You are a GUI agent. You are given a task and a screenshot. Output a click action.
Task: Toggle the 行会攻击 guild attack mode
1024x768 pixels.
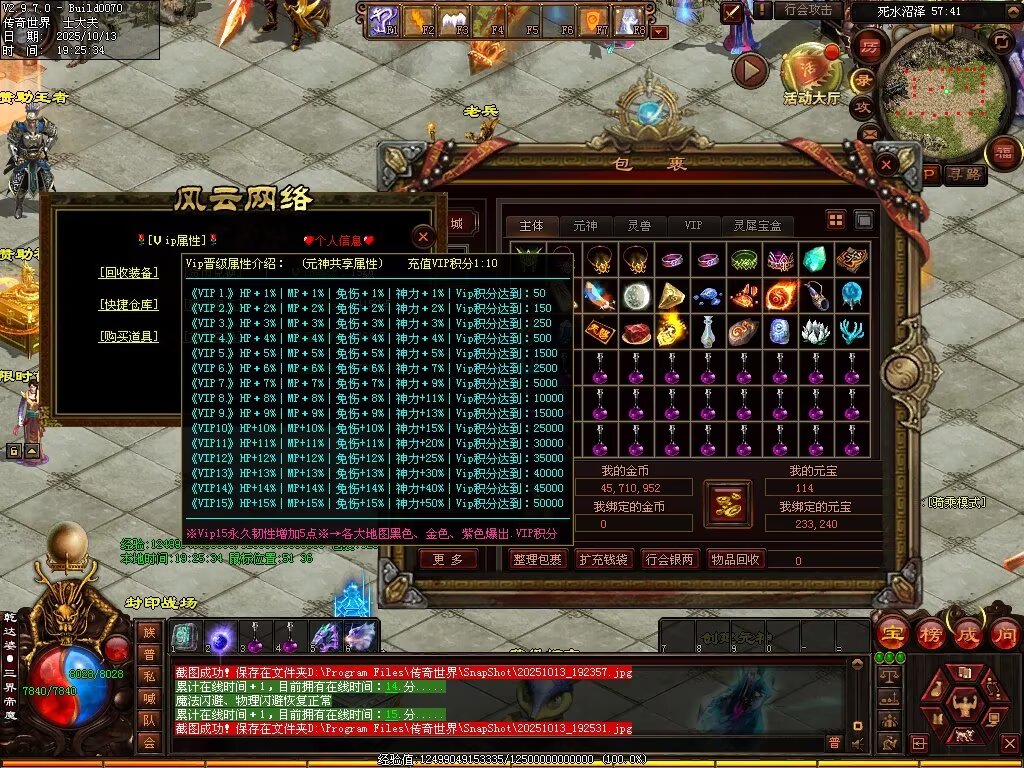click(808, 10)
